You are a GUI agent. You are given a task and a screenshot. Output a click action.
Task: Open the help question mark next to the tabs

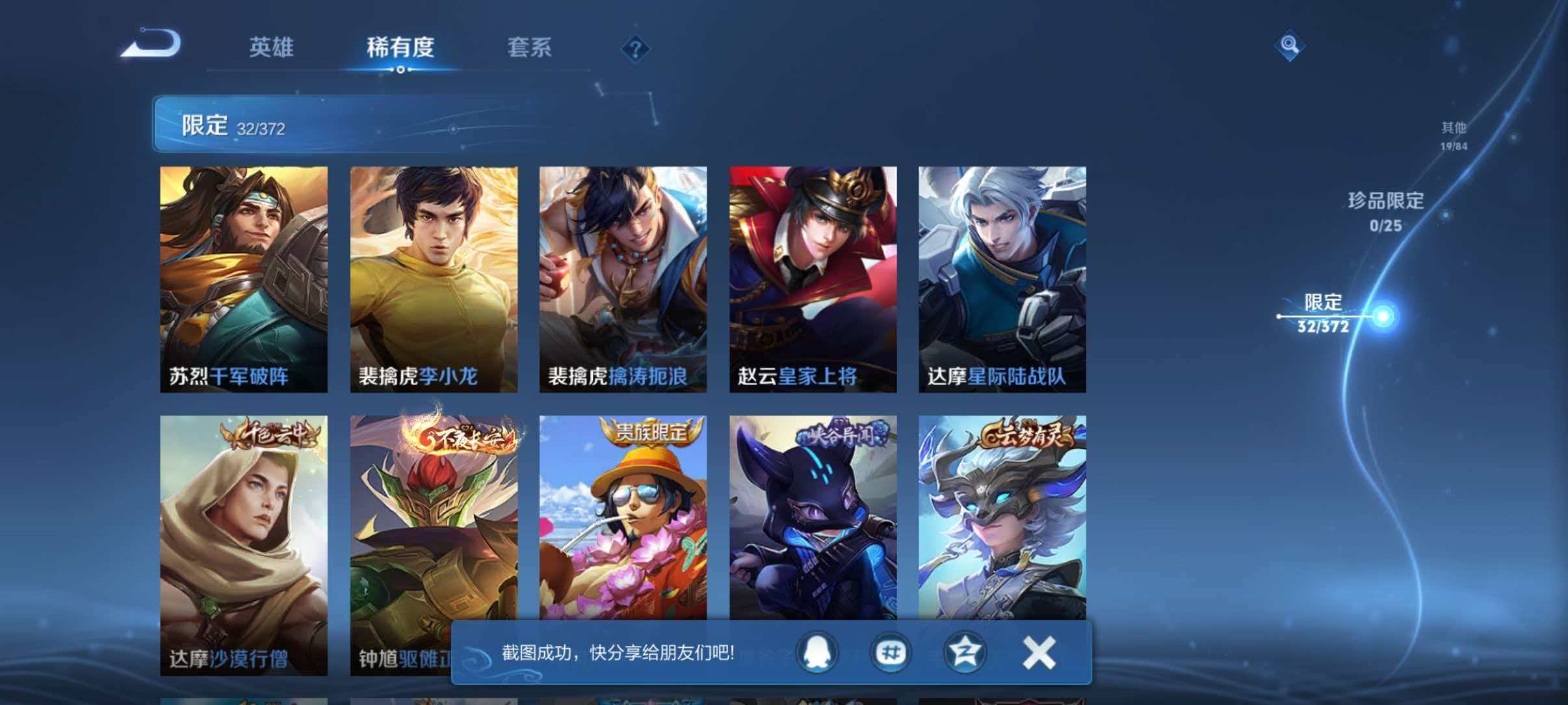click(x=638, y=49)
